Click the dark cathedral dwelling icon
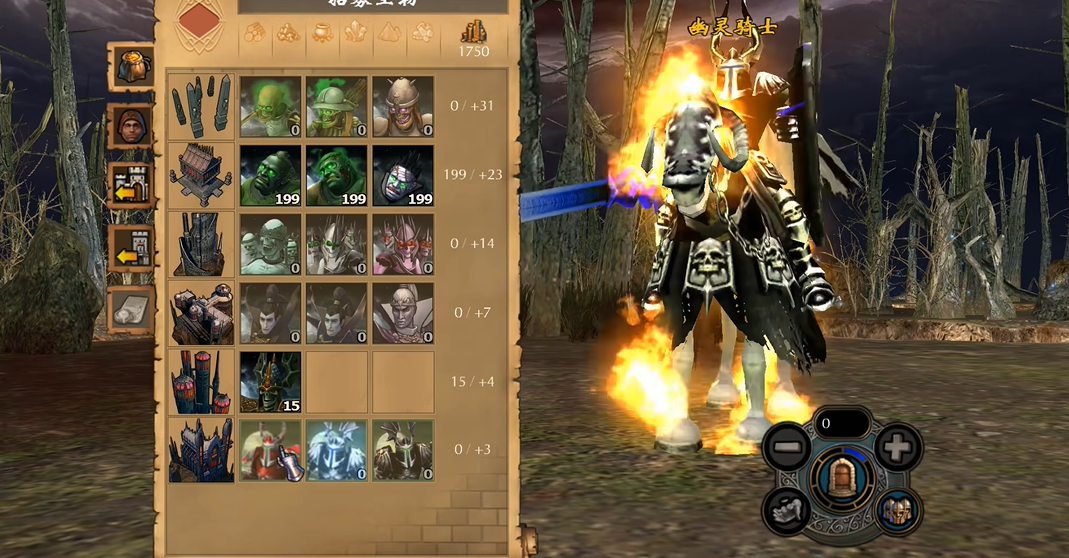Viewport: 1069px width, 558px height. pyautogui.click(x=201, y=451)
